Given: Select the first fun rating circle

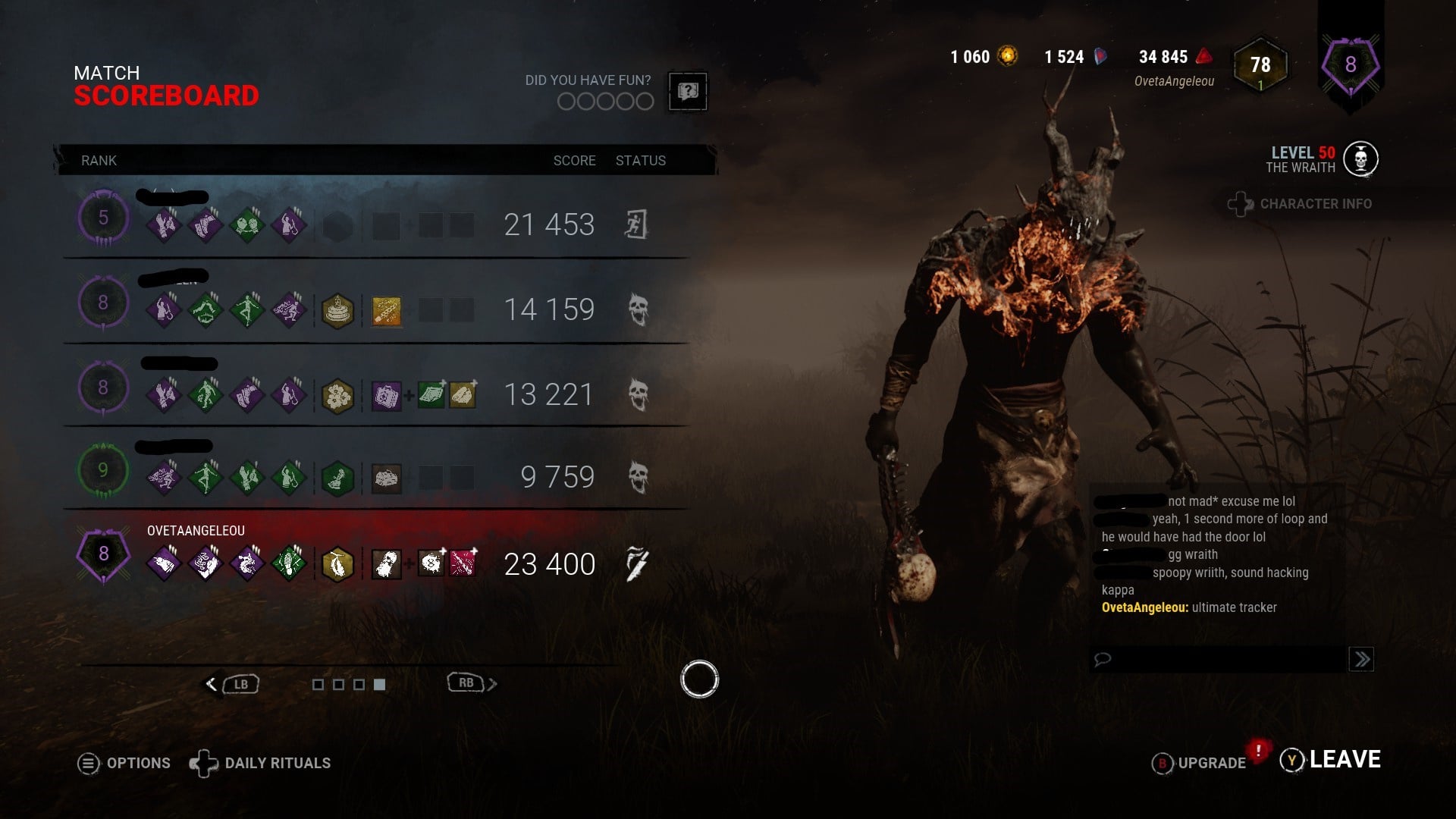Looking at the screenshot, I should click(567, 101).
